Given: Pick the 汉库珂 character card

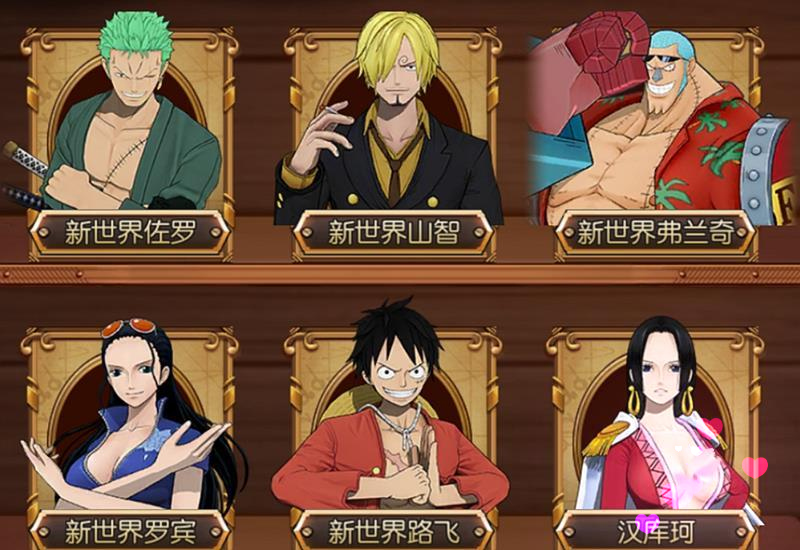Looking at the screenshot, I should (x=655, y=430).
